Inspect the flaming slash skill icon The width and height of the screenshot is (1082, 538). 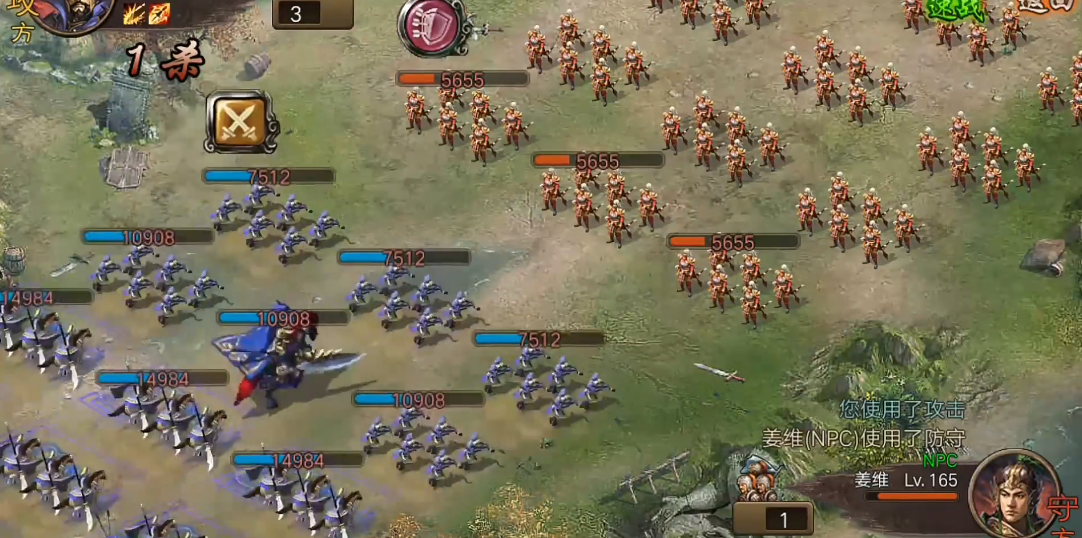click(x=135, y=14)
